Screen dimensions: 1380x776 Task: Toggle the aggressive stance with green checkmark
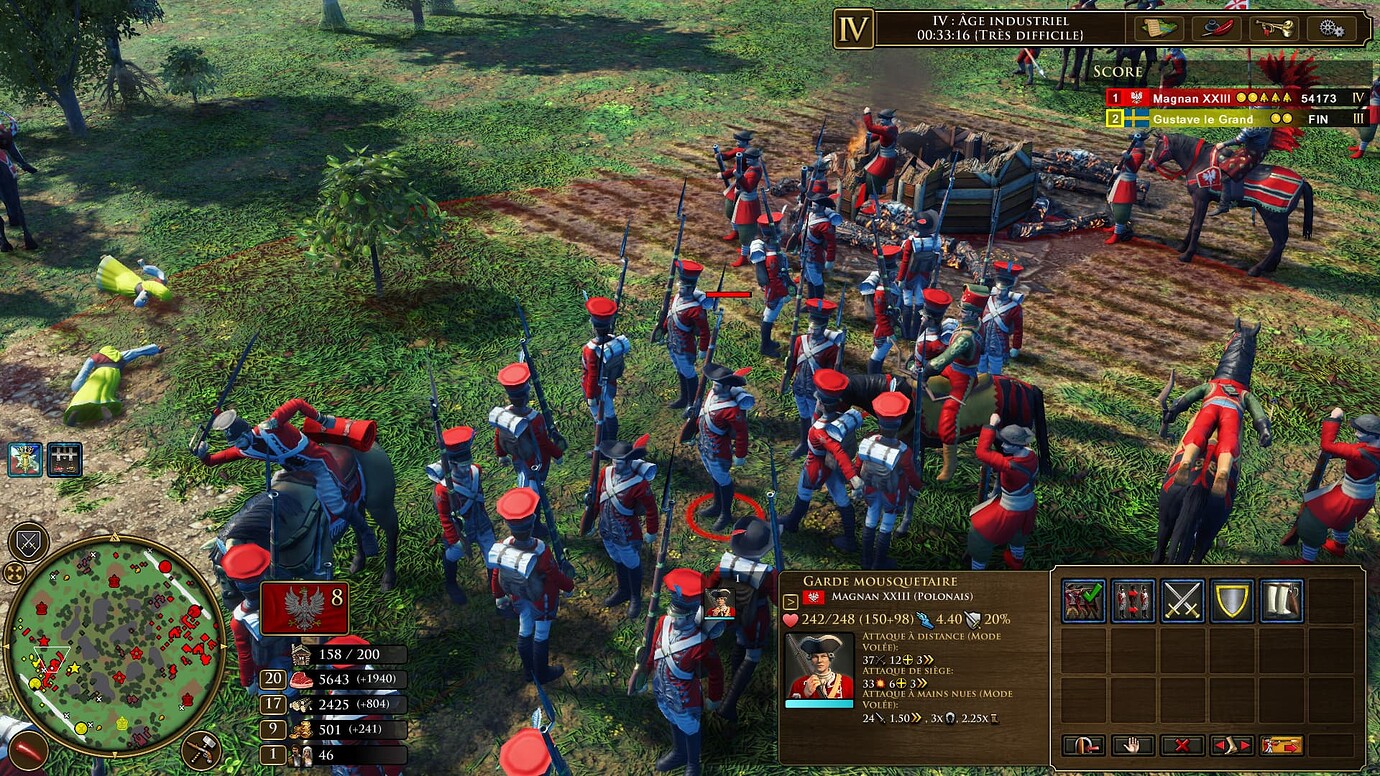(1085, 599)
